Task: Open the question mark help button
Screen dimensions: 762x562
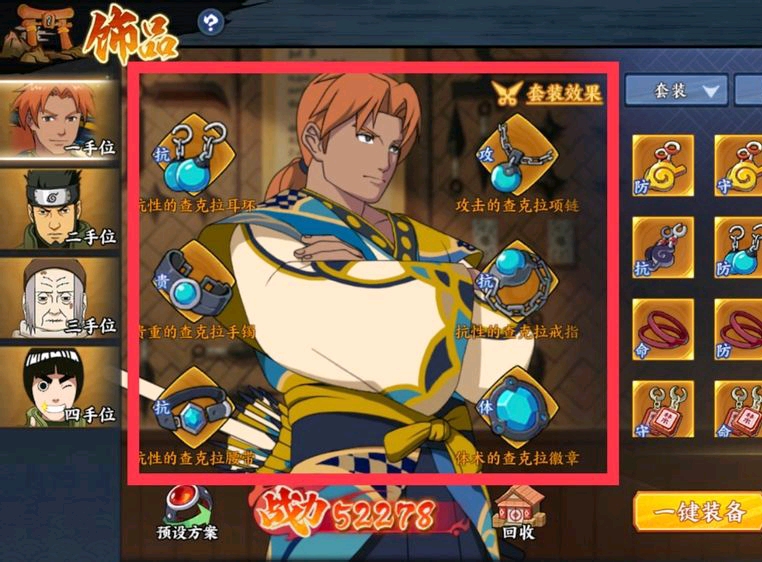Action: [x=210, y=22]
